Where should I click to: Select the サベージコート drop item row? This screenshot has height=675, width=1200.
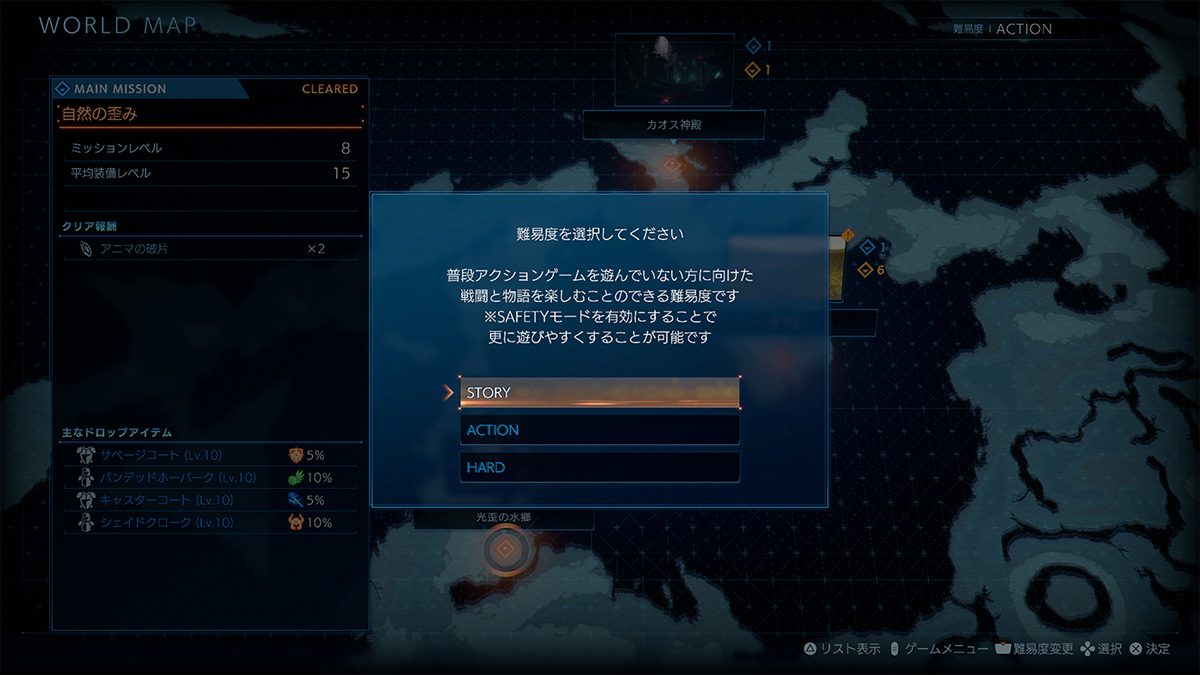(x=210, y=455)
